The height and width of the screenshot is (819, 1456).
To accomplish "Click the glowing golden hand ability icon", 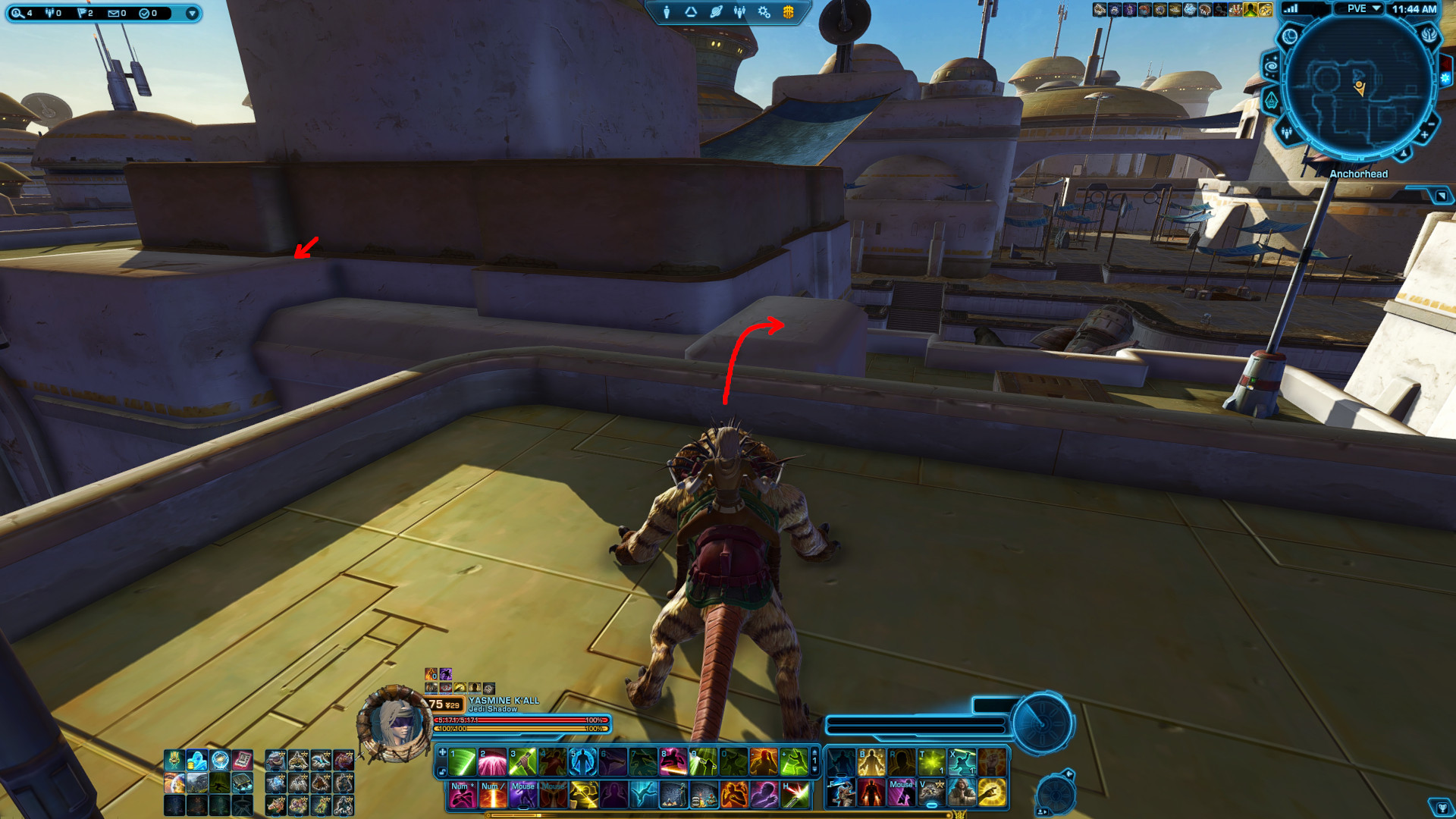I will point(992,793).
